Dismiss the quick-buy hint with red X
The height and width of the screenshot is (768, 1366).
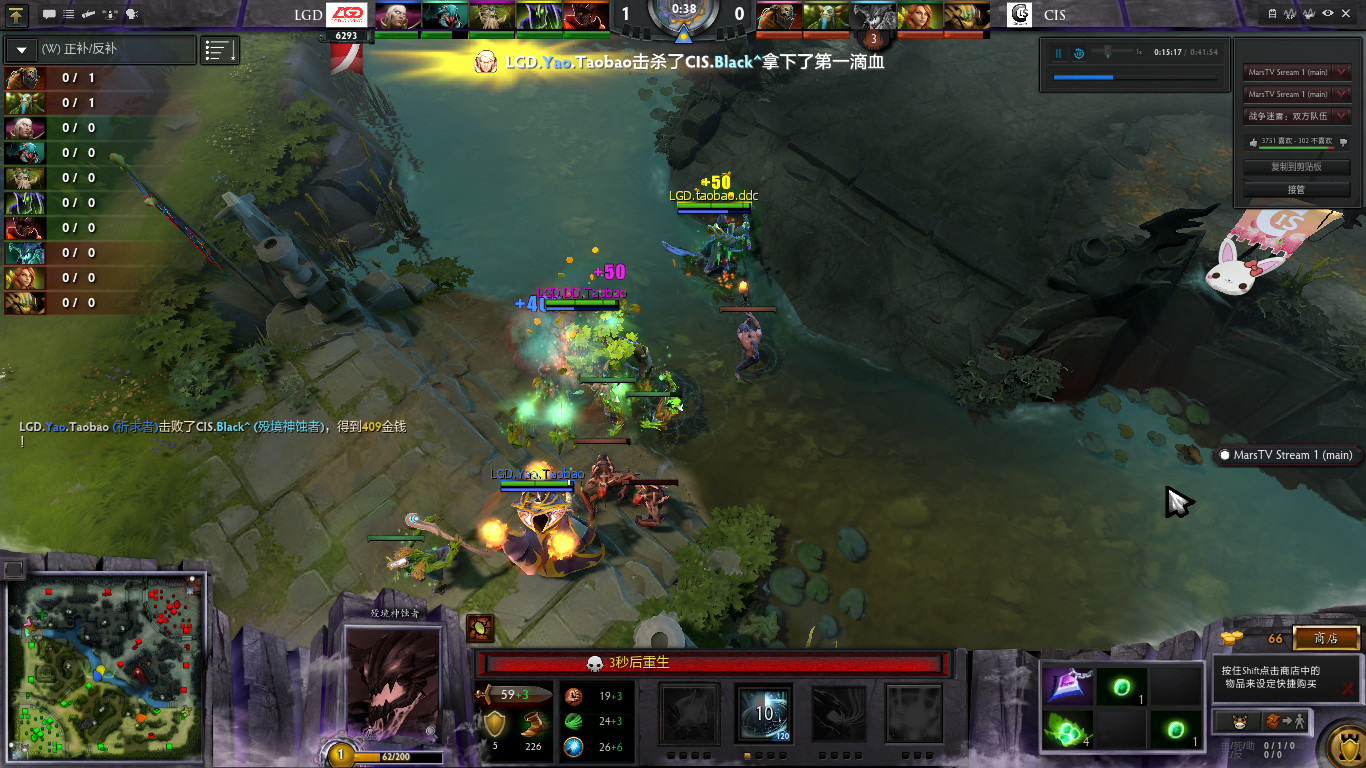1349,688
